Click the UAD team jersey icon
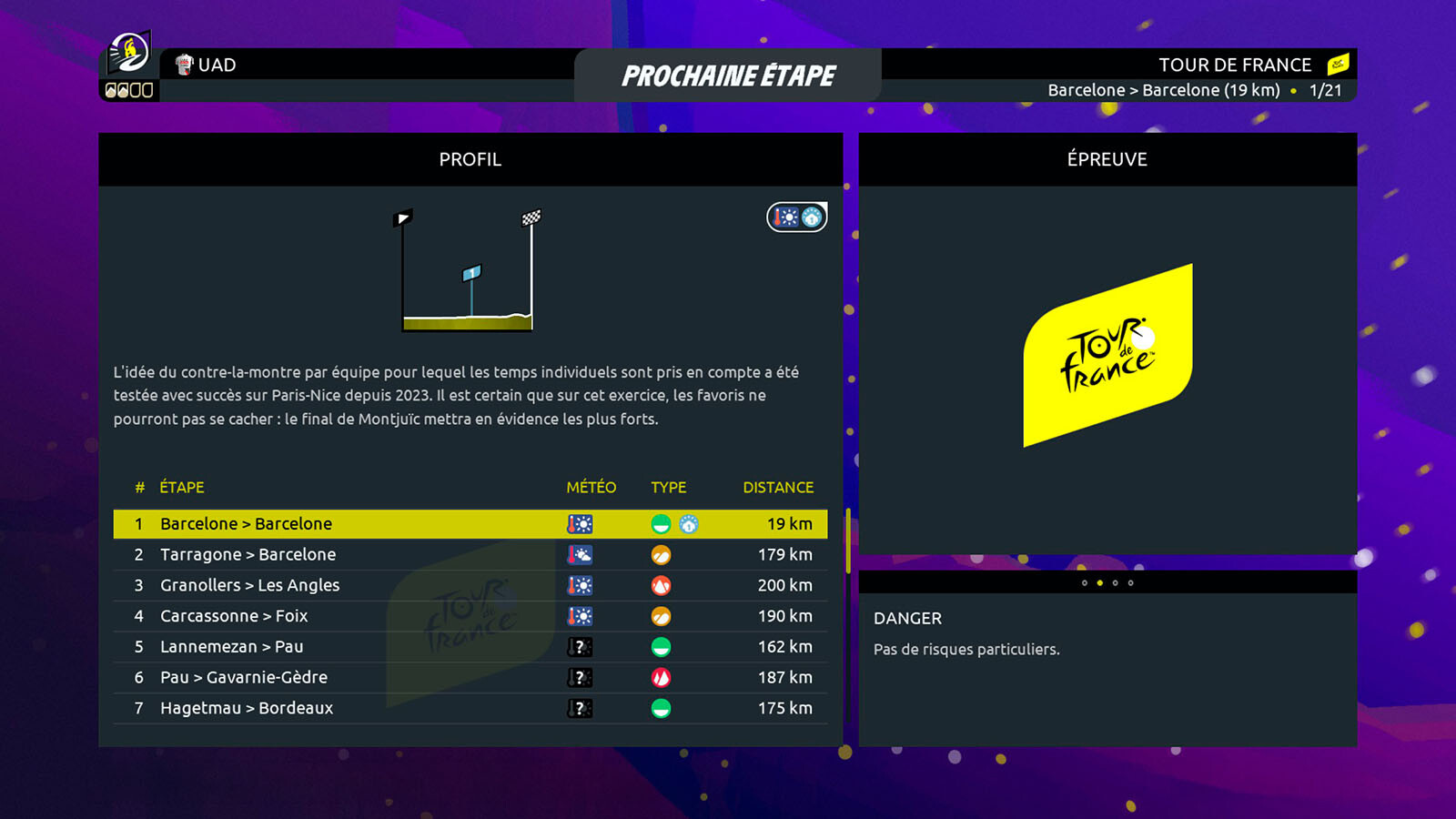1456x819 pixels. [x=185, y=65]
